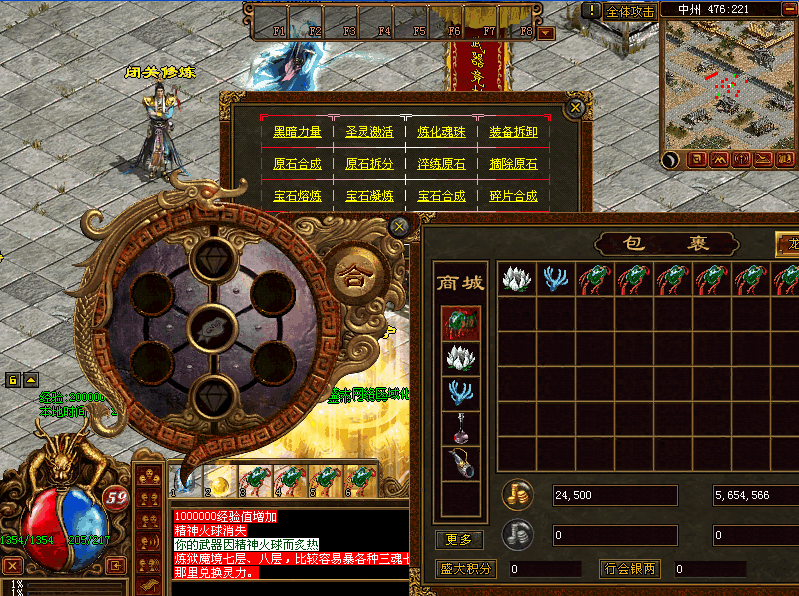Choose the red potion flask in 商城 column
Screen dimensions: 799x596
(461, 427)
